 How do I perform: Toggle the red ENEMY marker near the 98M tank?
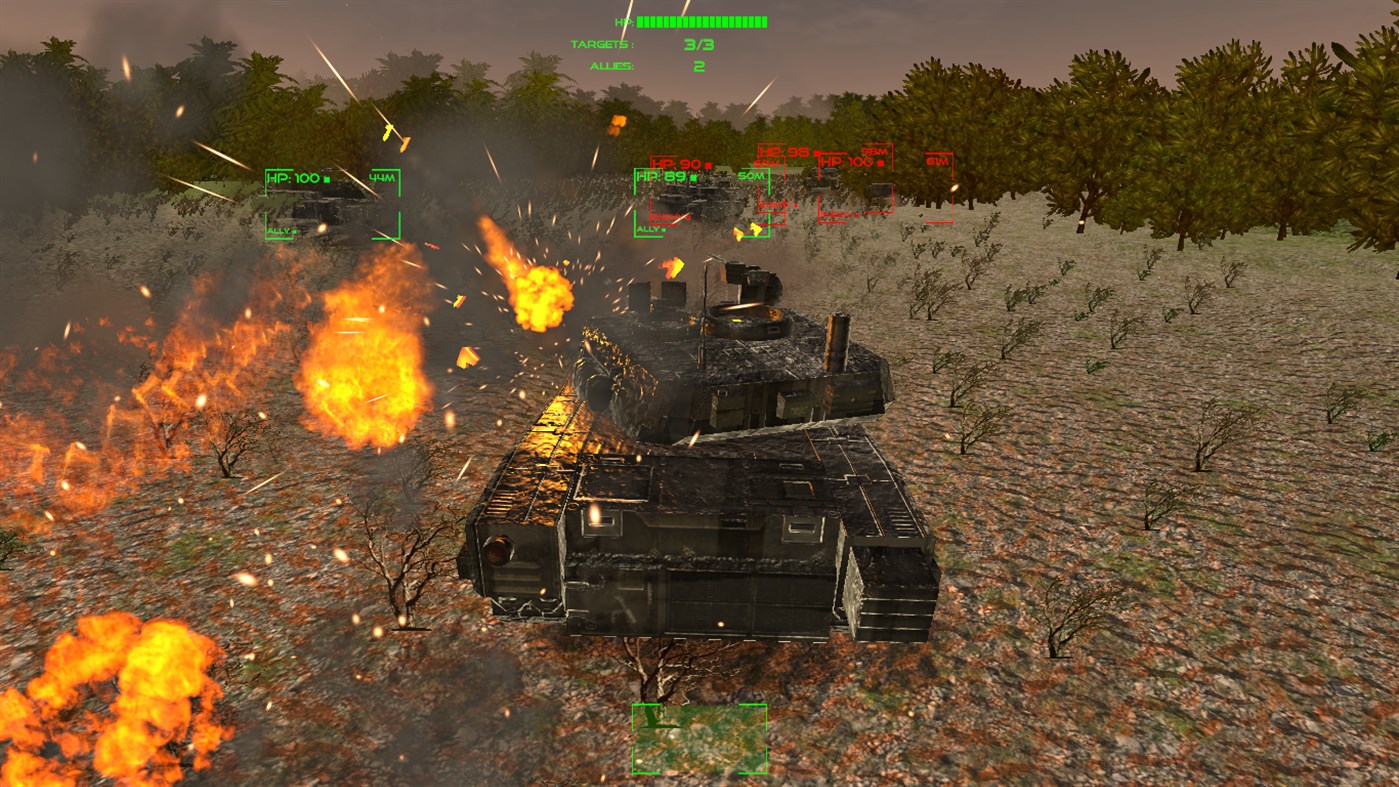click(837, 214)
